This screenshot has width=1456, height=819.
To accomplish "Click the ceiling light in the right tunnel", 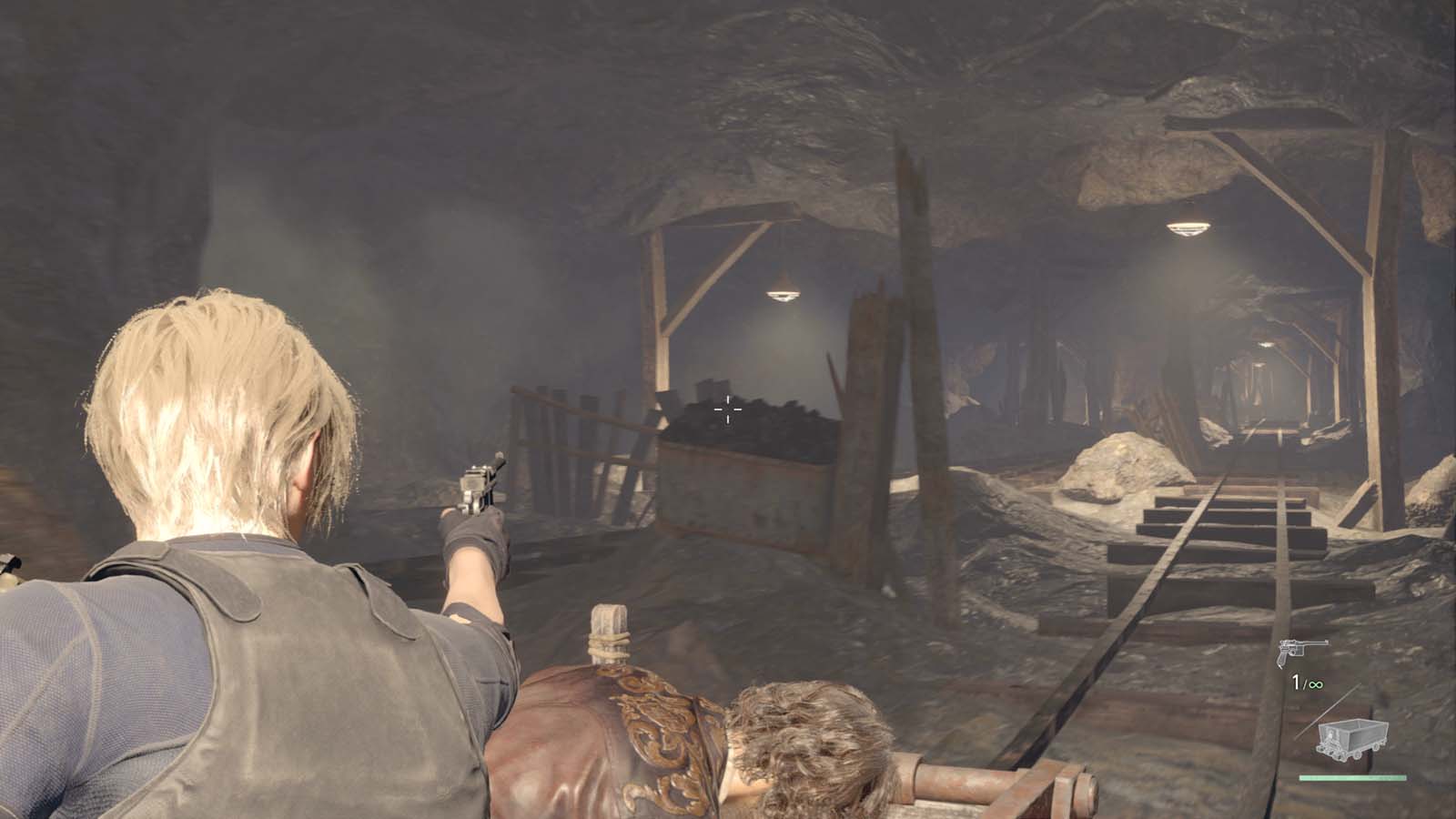I will pyautogui.click(x=1188, y=229).
